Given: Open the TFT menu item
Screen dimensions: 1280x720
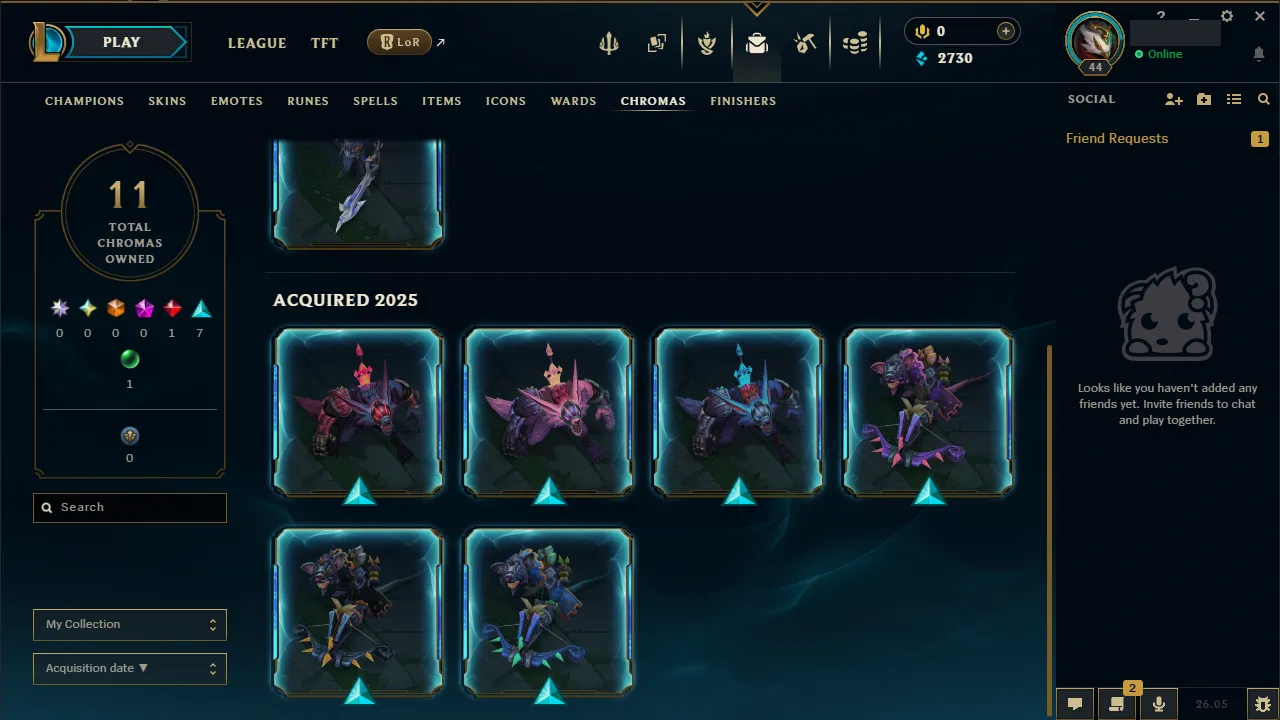Looking at the screenshot, I should (324, 43).
